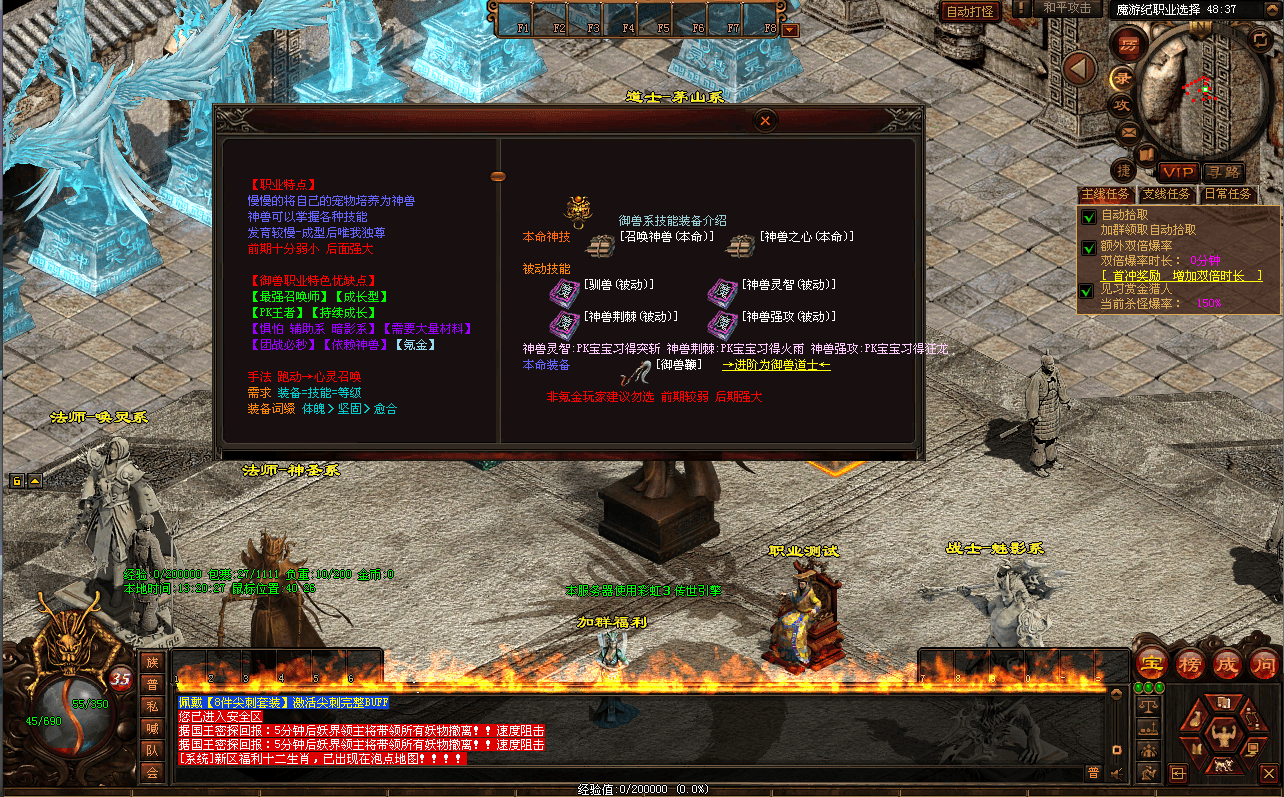
Task: Expand the dropdown arrow after the F8 hotkey slot
Action: [x=790, y=30]
